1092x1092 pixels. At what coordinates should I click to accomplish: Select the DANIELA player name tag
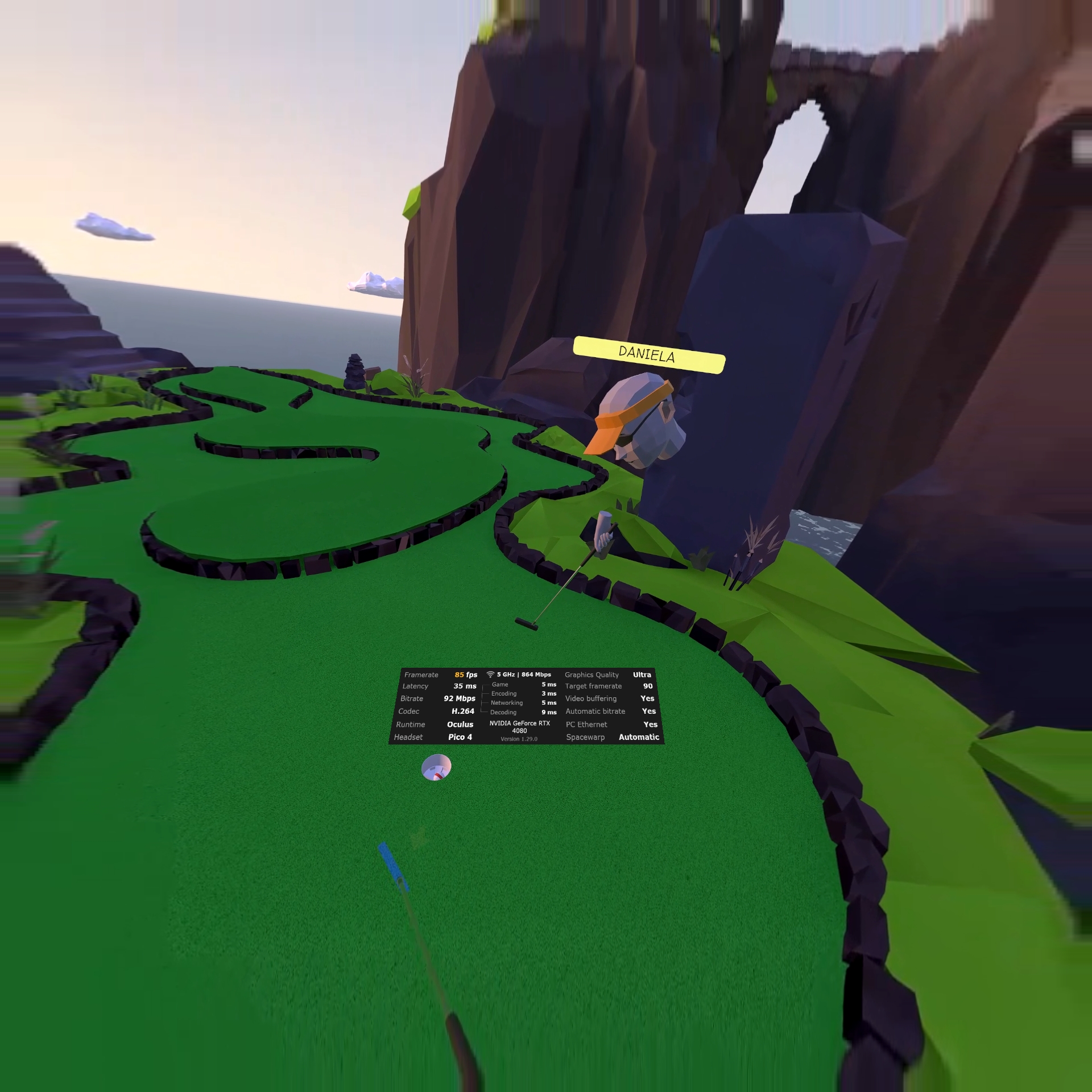pos(647,354)
